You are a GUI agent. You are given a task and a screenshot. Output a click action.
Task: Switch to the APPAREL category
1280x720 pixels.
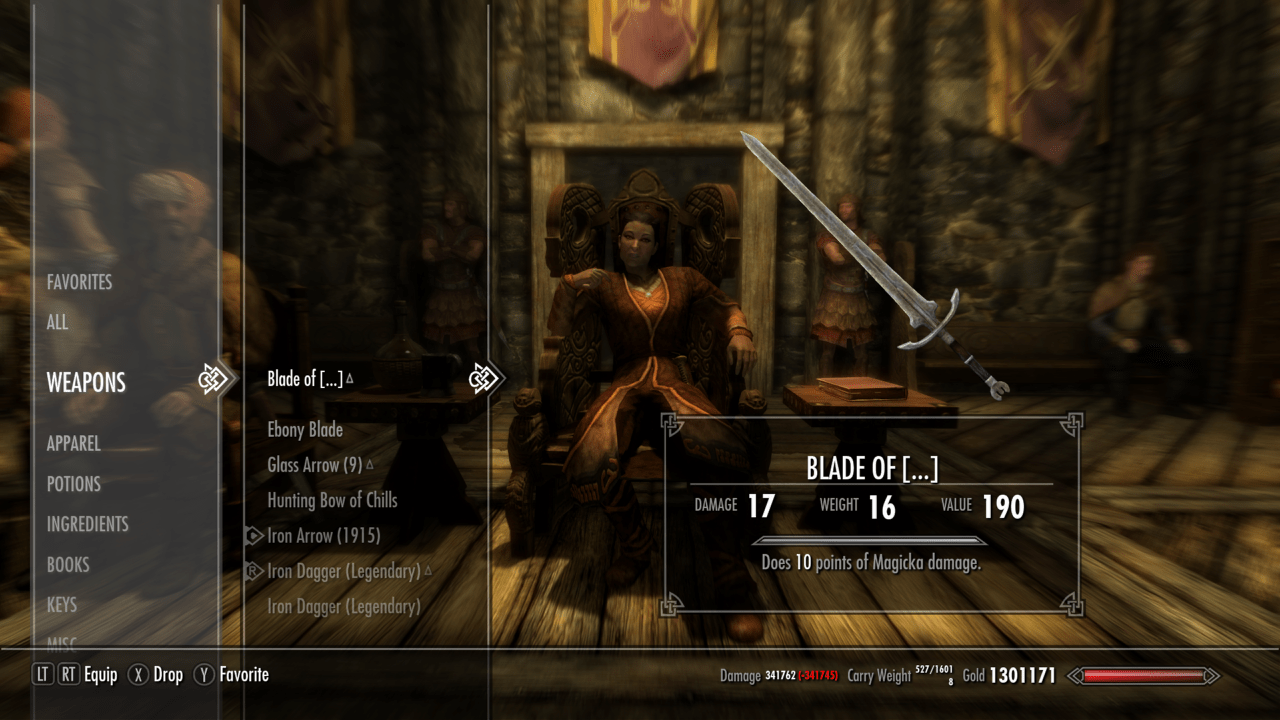73,443
